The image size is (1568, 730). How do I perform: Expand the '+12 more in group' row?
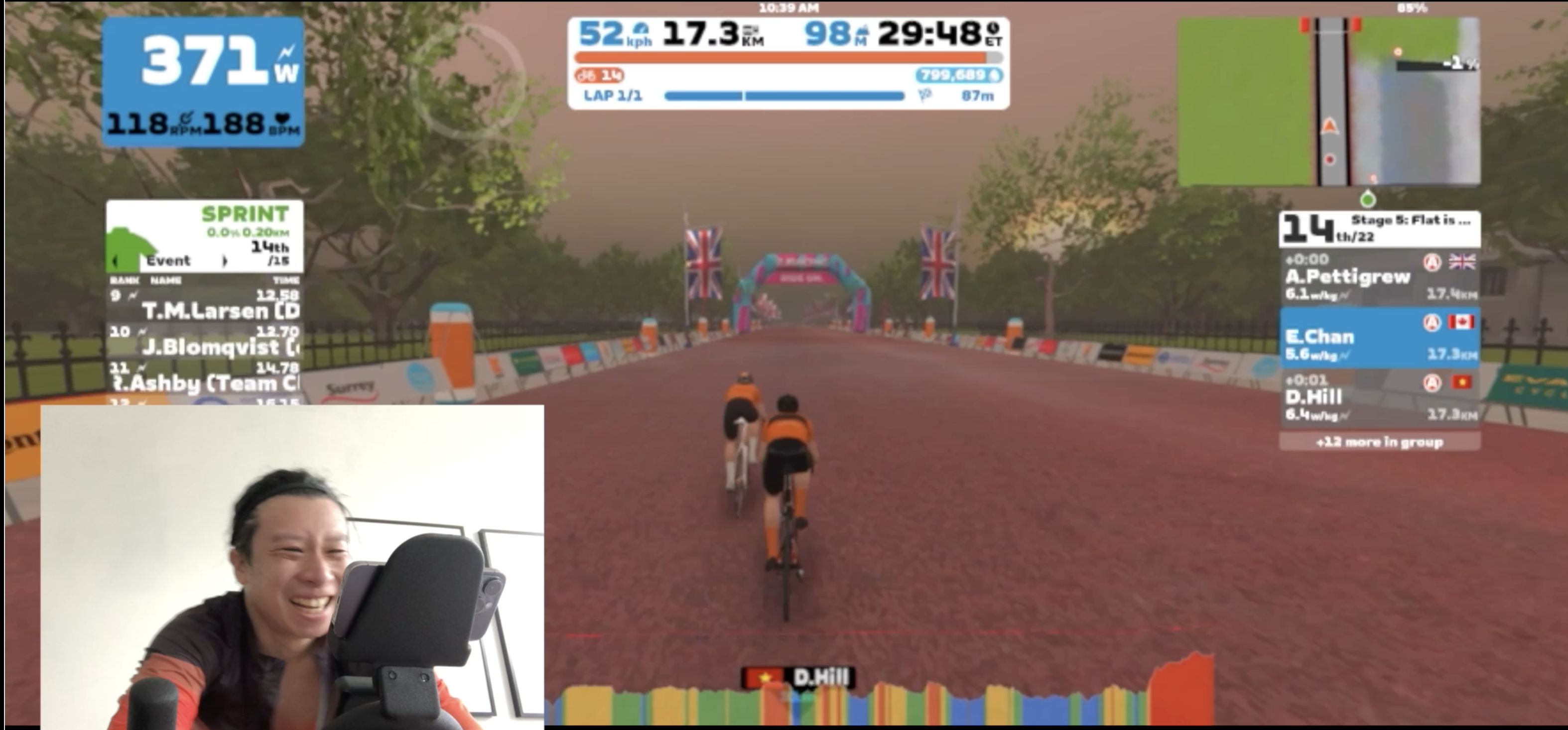pos(1379,442)
